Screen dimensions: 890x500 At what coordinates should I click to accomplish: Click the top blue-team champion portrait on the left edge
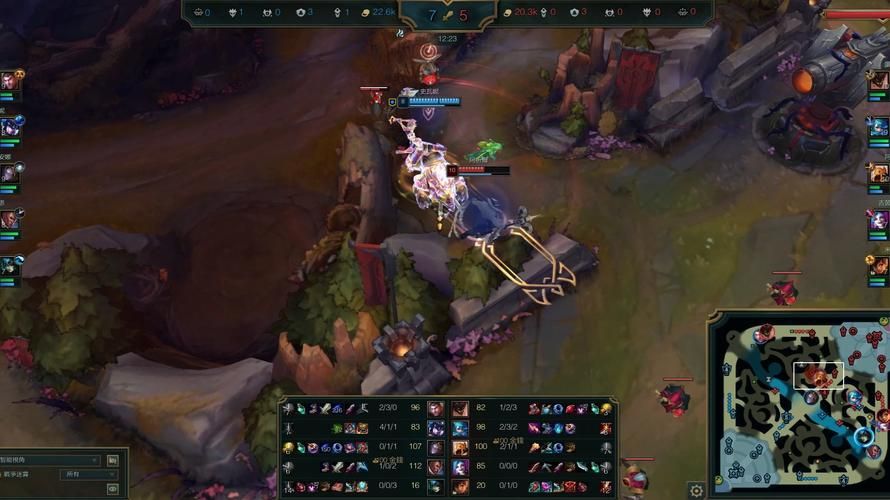tap(9, 80)
